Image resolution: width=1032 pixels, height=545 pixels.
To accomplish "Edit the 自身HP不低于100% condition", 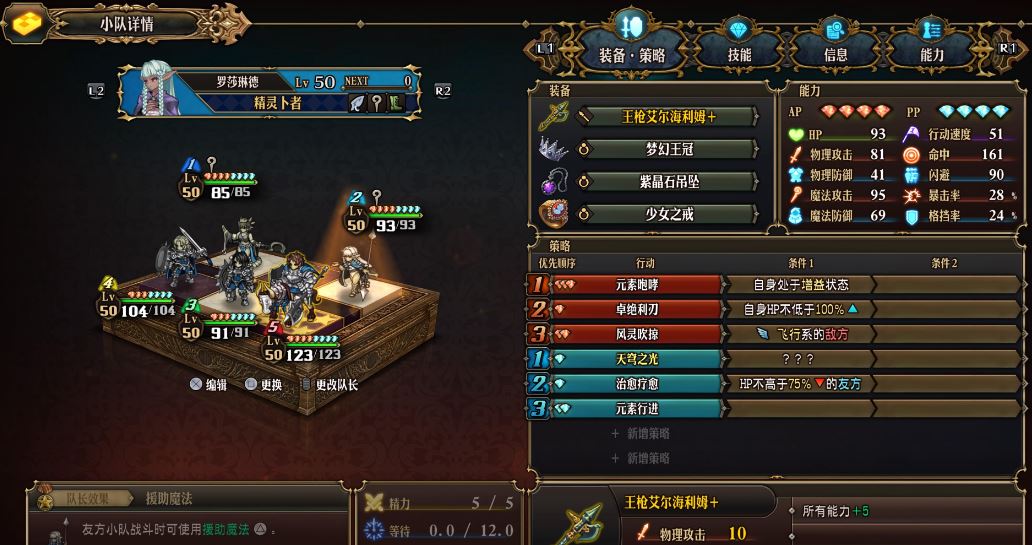I will 800,309.
